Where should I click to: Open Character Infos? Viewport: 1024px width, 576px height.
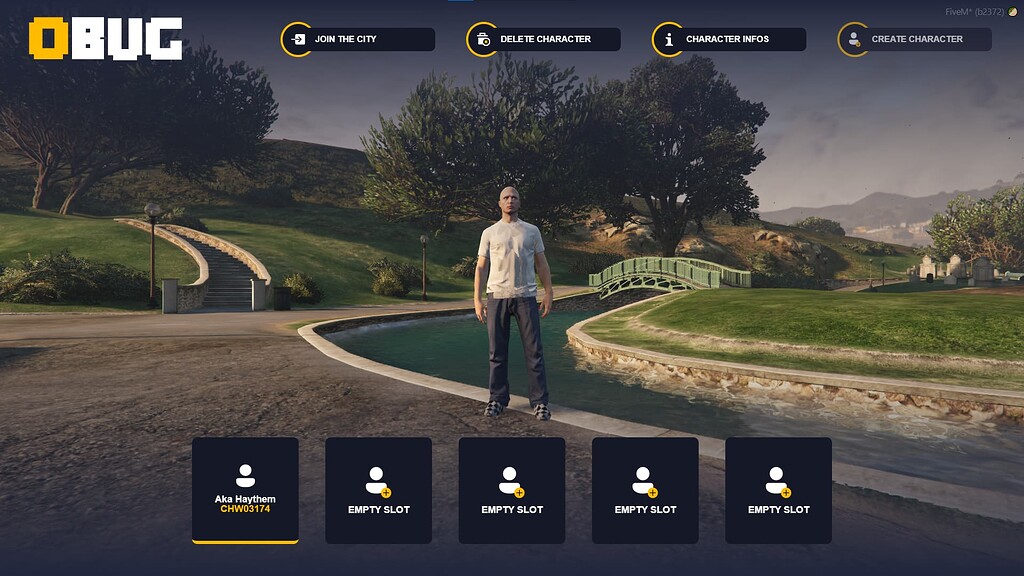[x=729, y=39]
